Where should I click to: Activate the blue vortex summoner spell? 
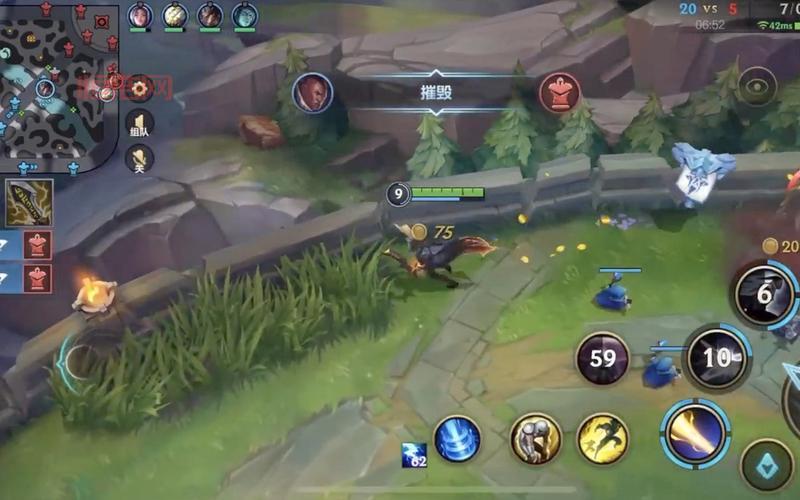(x=457, y=438)
